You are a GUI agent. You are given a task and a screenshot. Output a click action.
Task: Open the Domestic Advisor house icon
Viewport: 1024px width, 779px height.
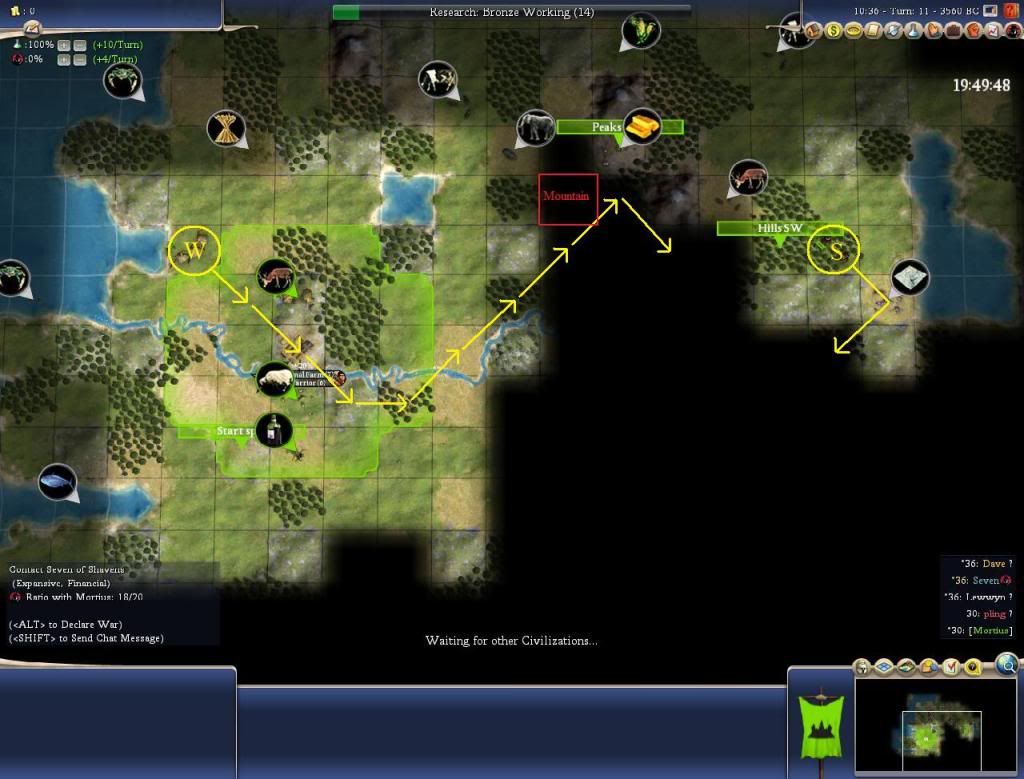(812, 30)
